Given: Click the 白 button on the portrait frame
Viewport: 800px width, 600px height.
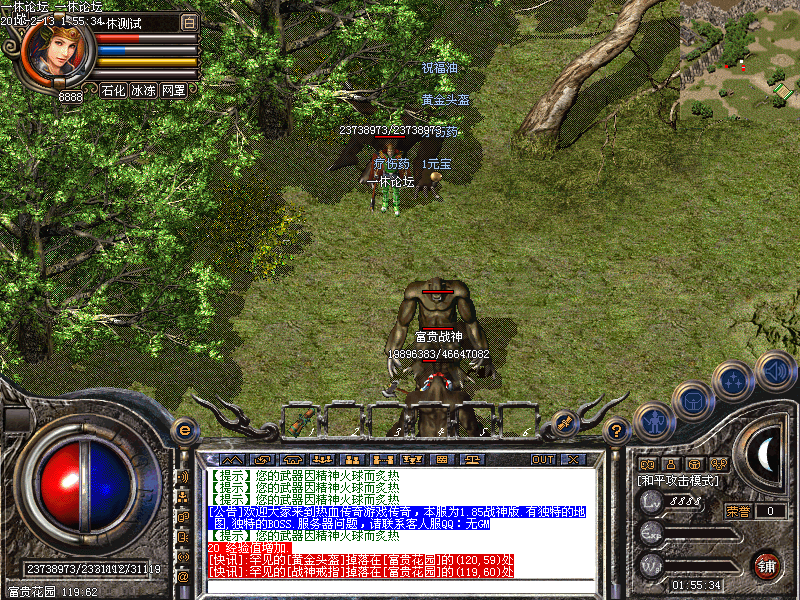Looking at the screenshot, I should [x=190, y=21].
